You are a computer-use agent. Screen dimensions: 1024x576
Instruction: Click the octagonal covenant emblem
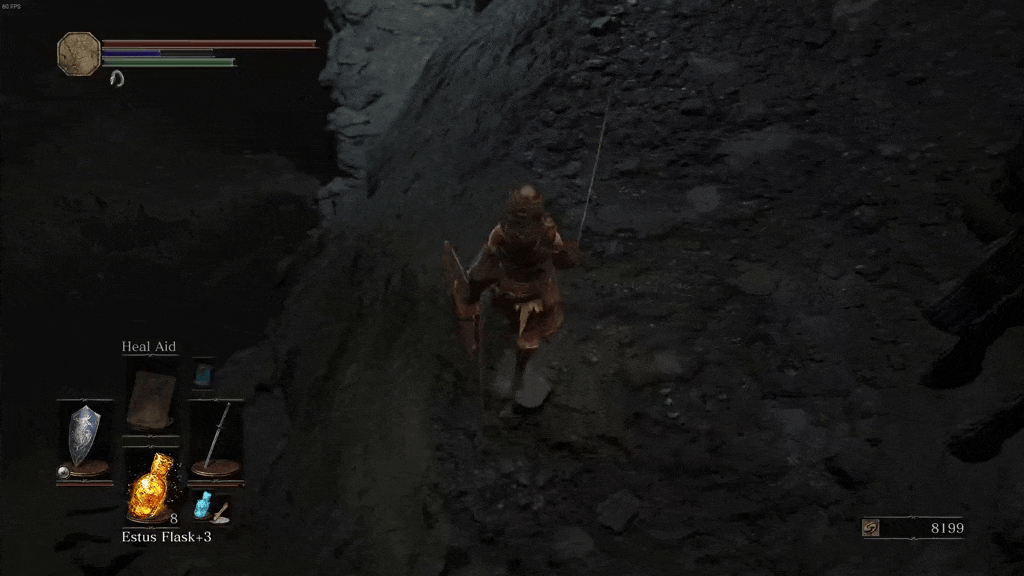[x=78, y=53]
